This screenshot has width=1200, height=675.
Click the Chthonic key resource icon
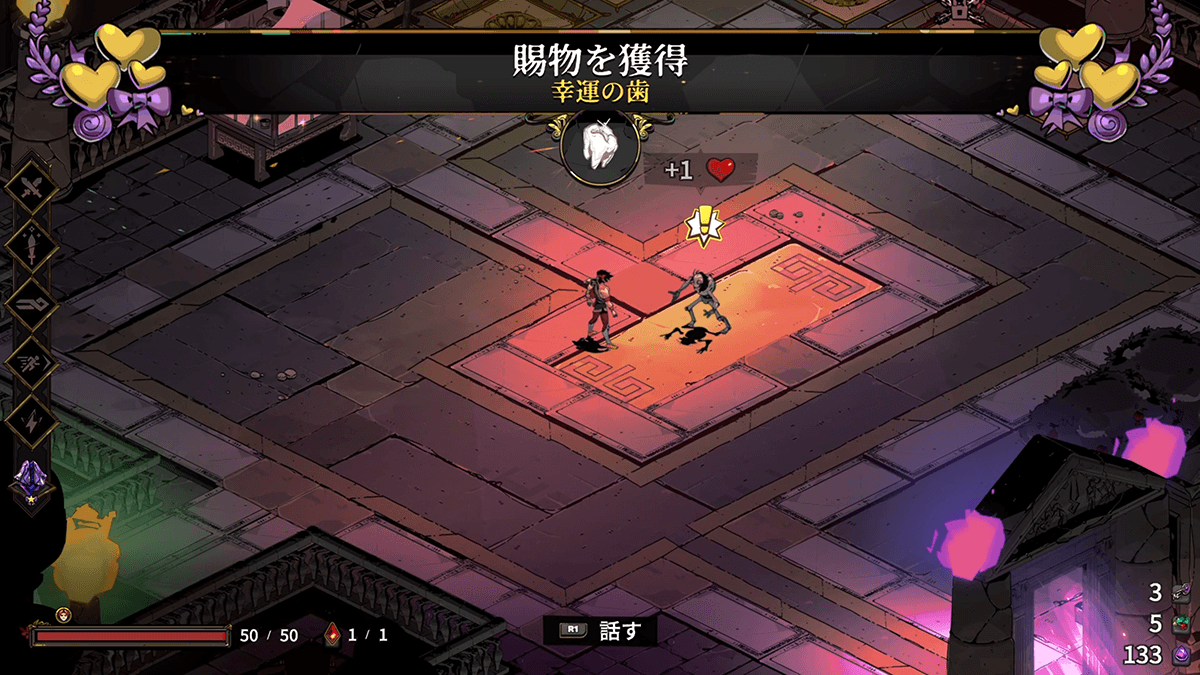coord(1181,593)
